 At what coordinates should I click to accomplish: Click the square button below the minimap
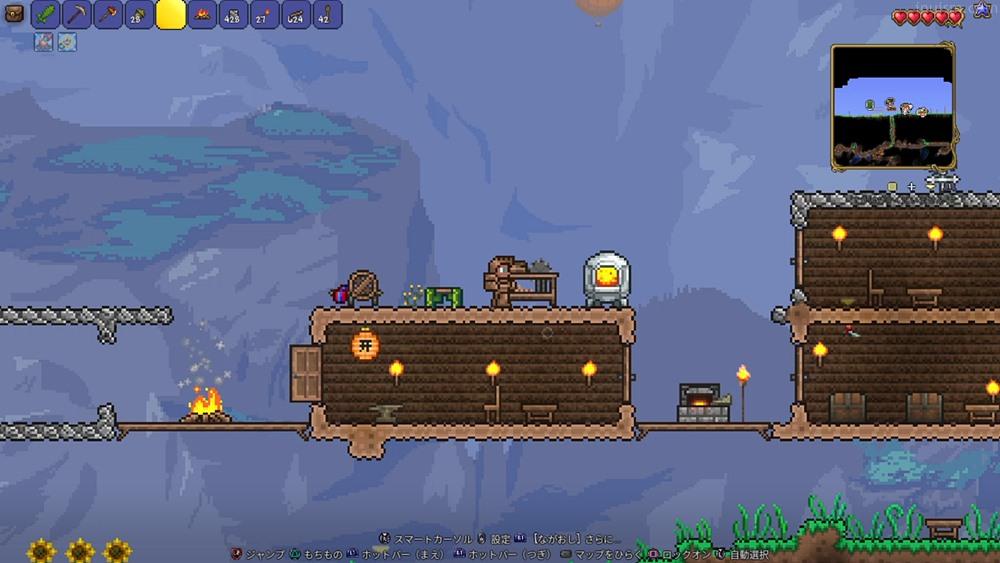tap(892, 187)
